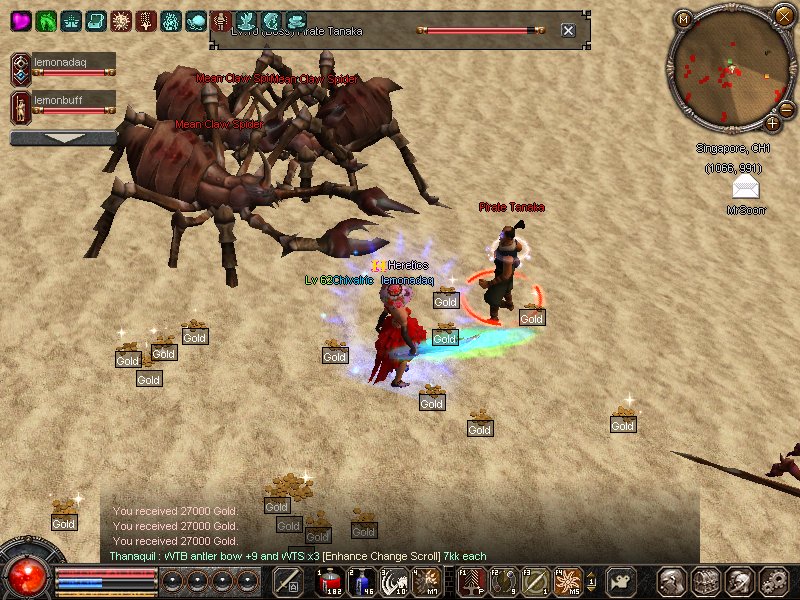Activate the F3 slash skill slot
The height and width of the screenshot is (600, 800).
[x=536, y=581]
